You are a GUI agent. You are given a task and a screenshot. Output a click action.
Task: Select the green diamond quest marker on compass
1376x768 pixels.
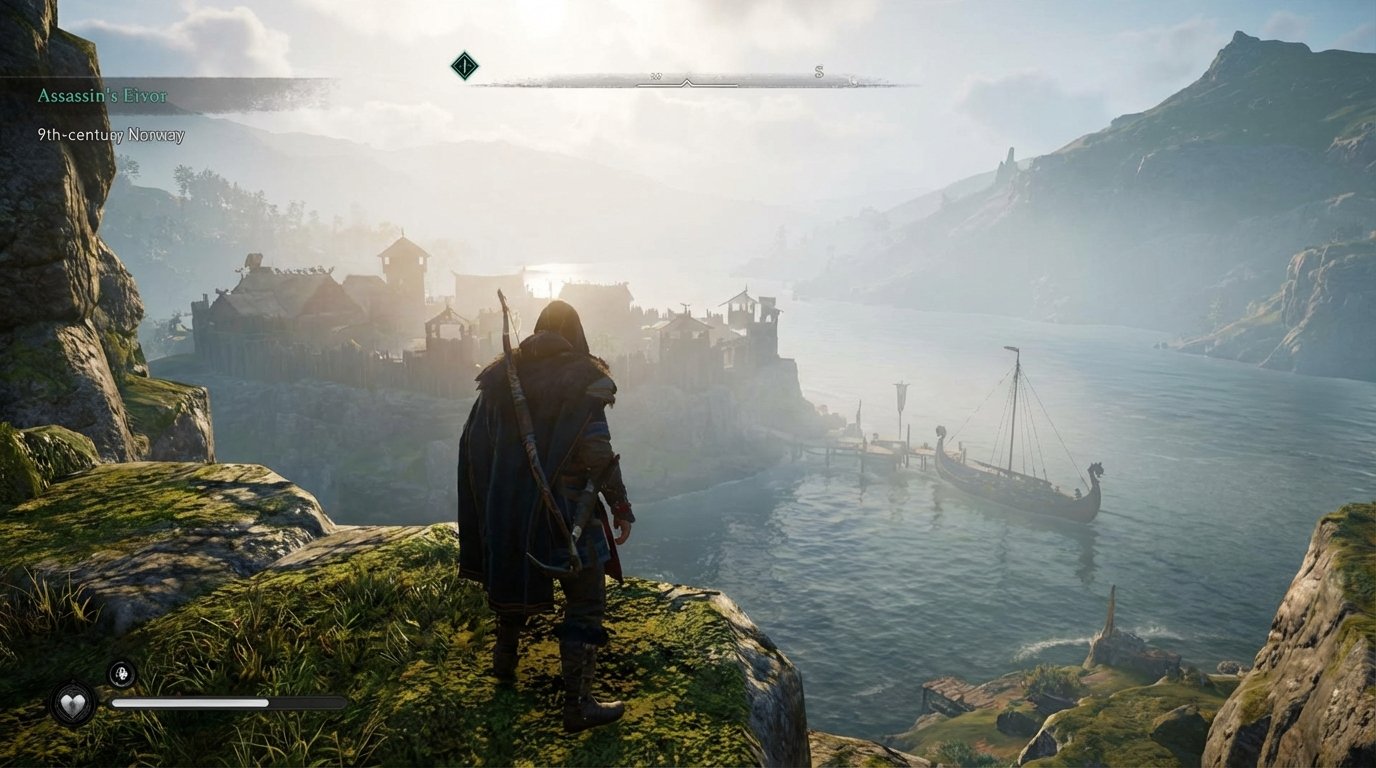pos(465,64)
